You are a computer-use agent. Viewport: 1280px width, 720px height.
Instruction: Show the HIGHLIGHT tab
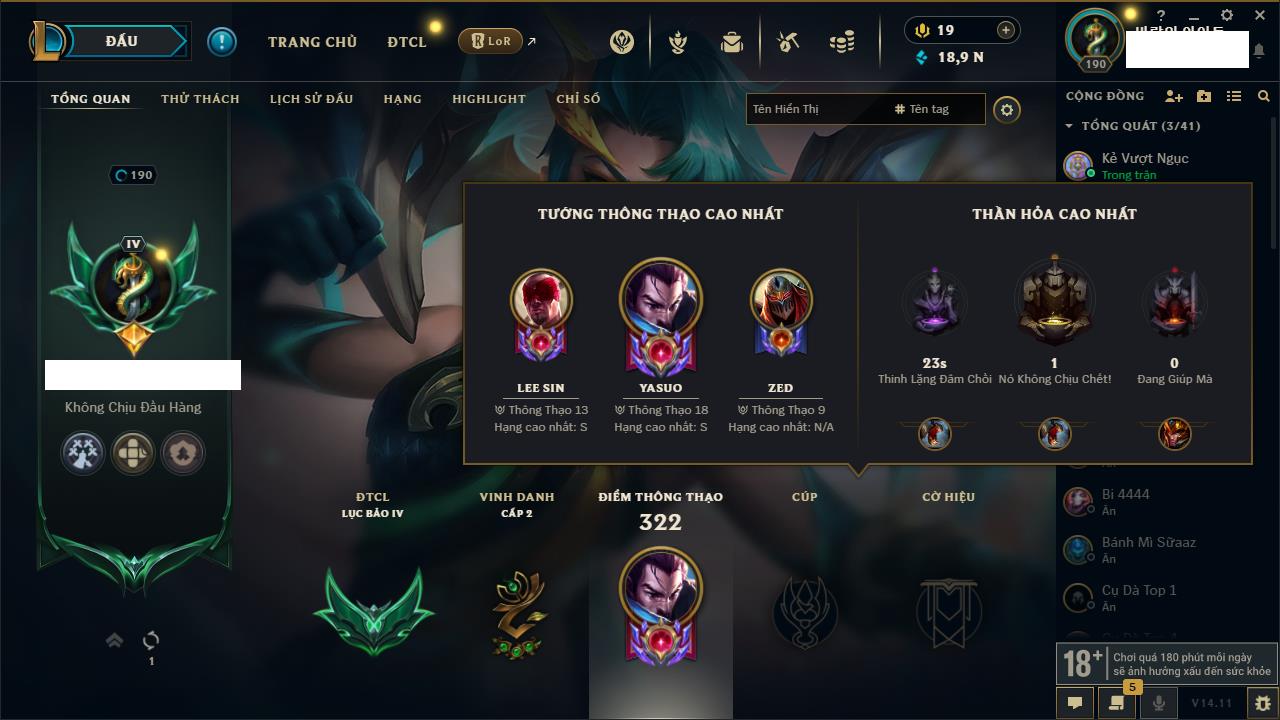point(488,99)
